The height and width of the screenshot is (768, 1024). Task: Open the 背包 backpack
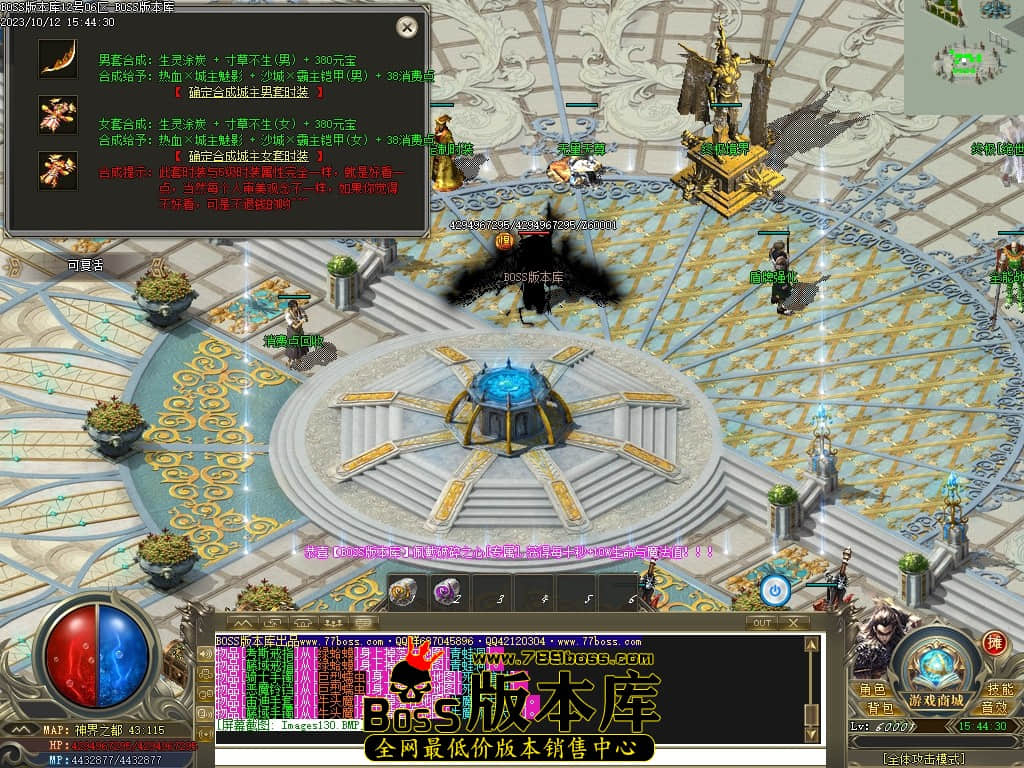pyautogui.click(x=880, y=707)
